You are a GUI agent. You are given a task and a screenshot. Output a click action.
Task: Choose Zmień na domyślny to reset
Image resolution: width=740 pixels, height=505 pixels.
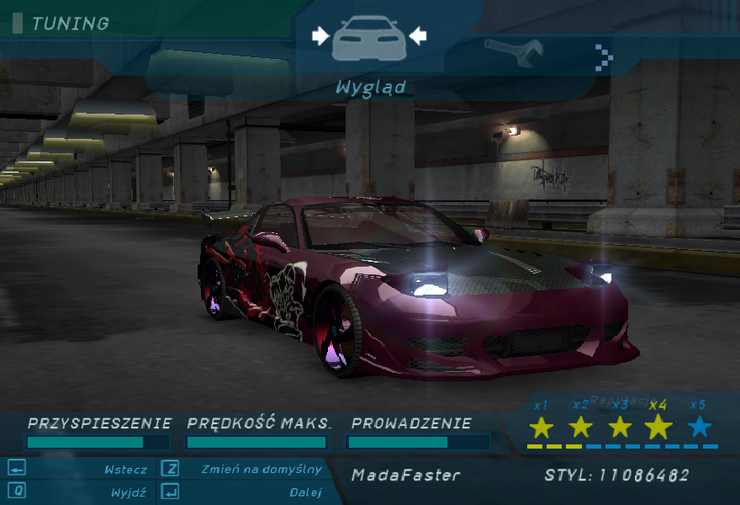click(261, 469)
